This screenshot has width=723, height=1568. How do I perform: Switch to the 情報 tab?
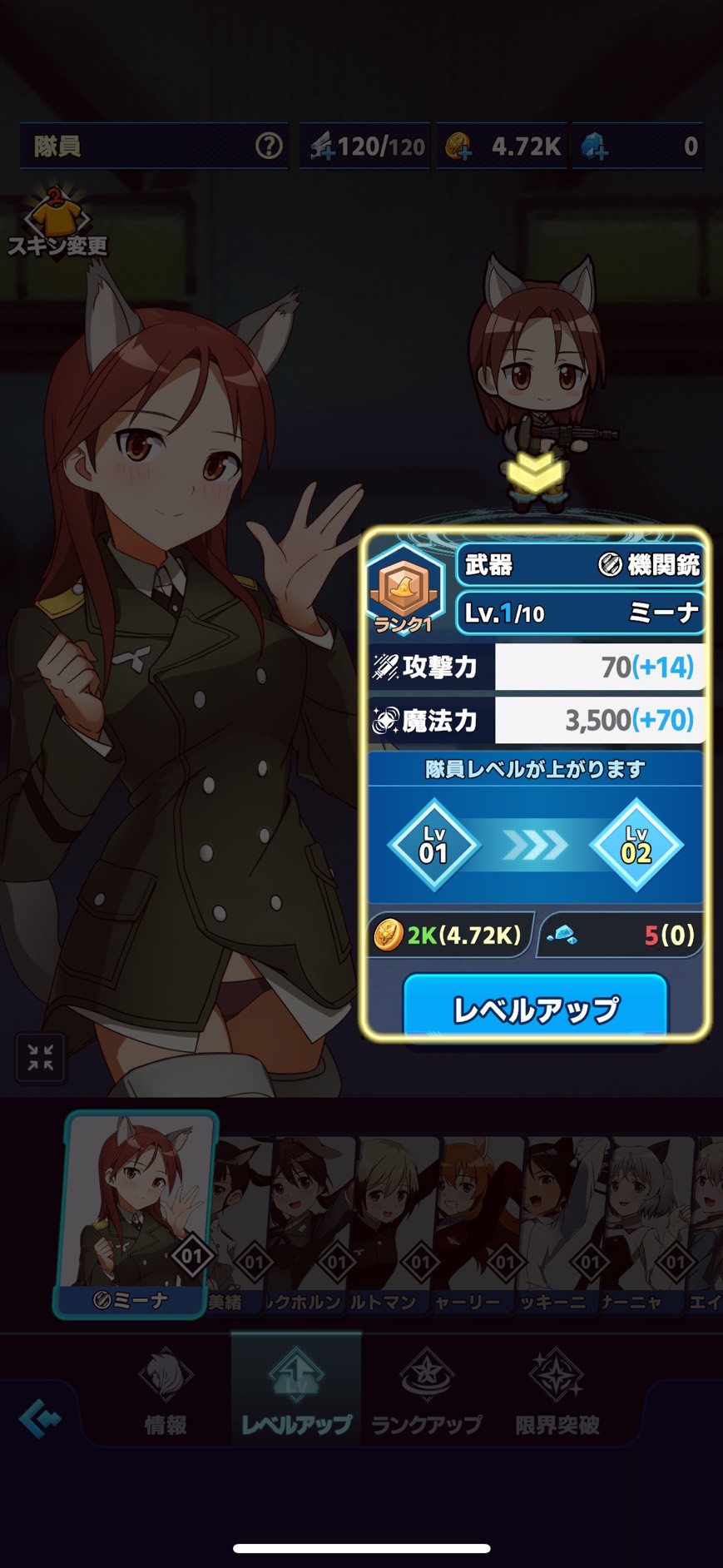(x=165, y=1392)
